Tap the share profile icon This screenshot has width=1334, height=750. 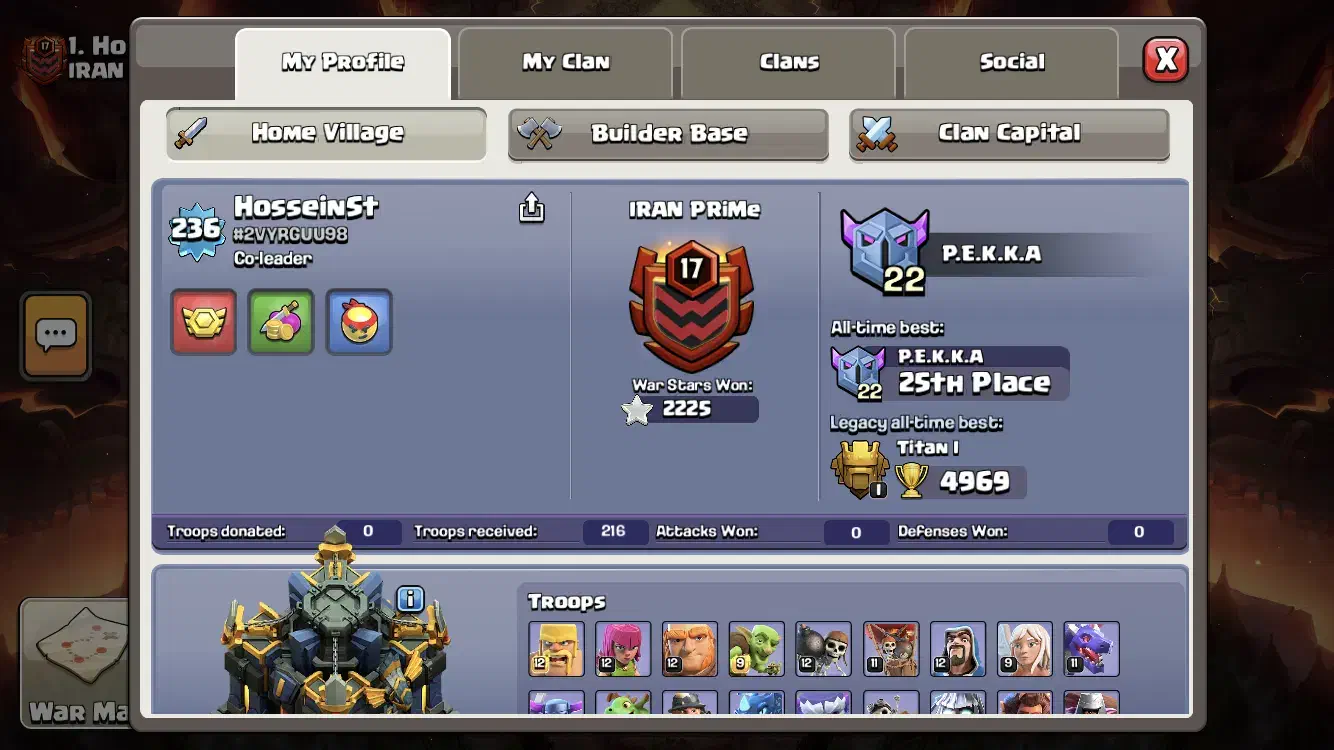coord(531,207)
